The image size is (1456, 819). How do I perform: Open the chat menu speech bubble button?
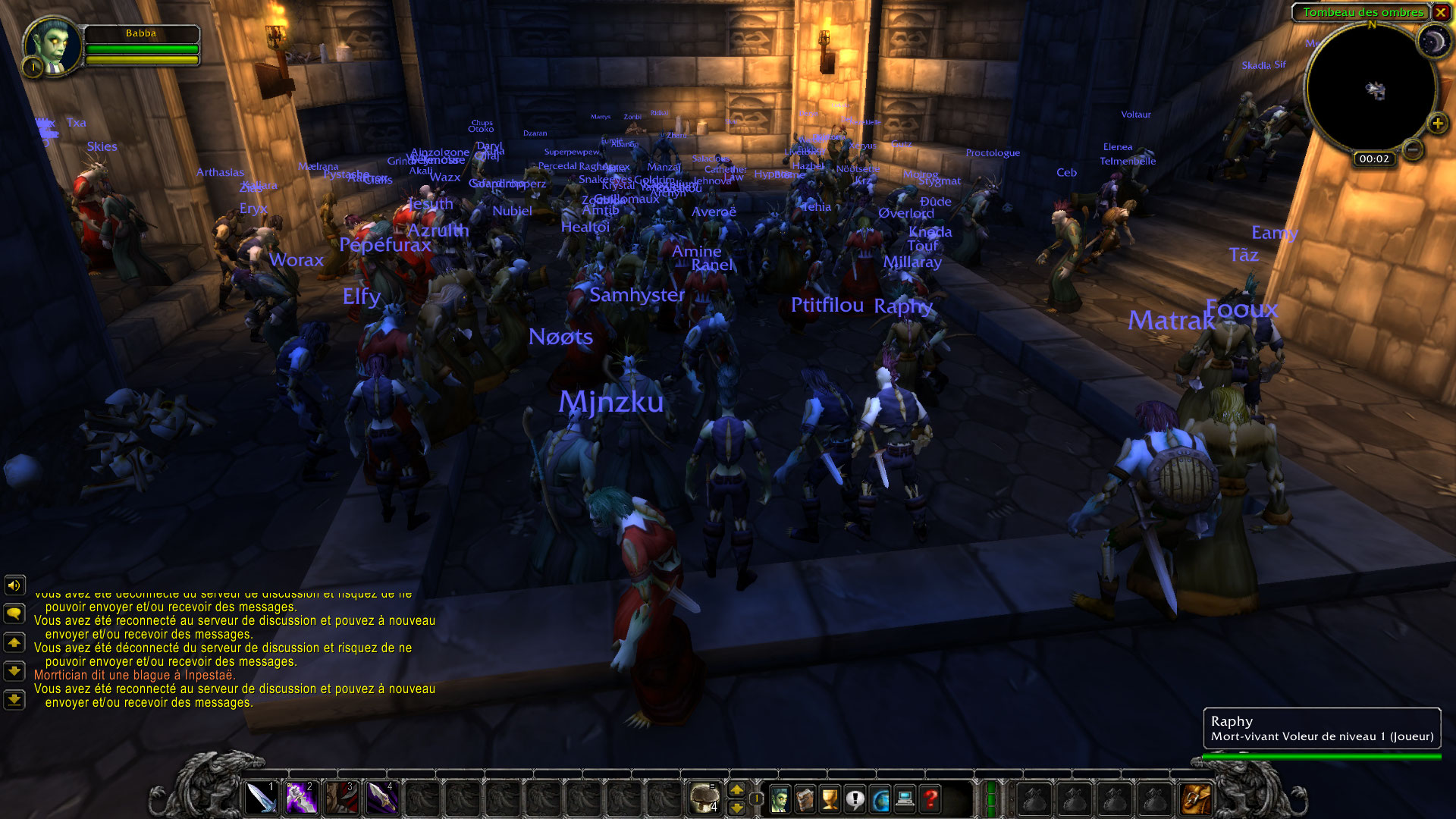pos(14,613)
